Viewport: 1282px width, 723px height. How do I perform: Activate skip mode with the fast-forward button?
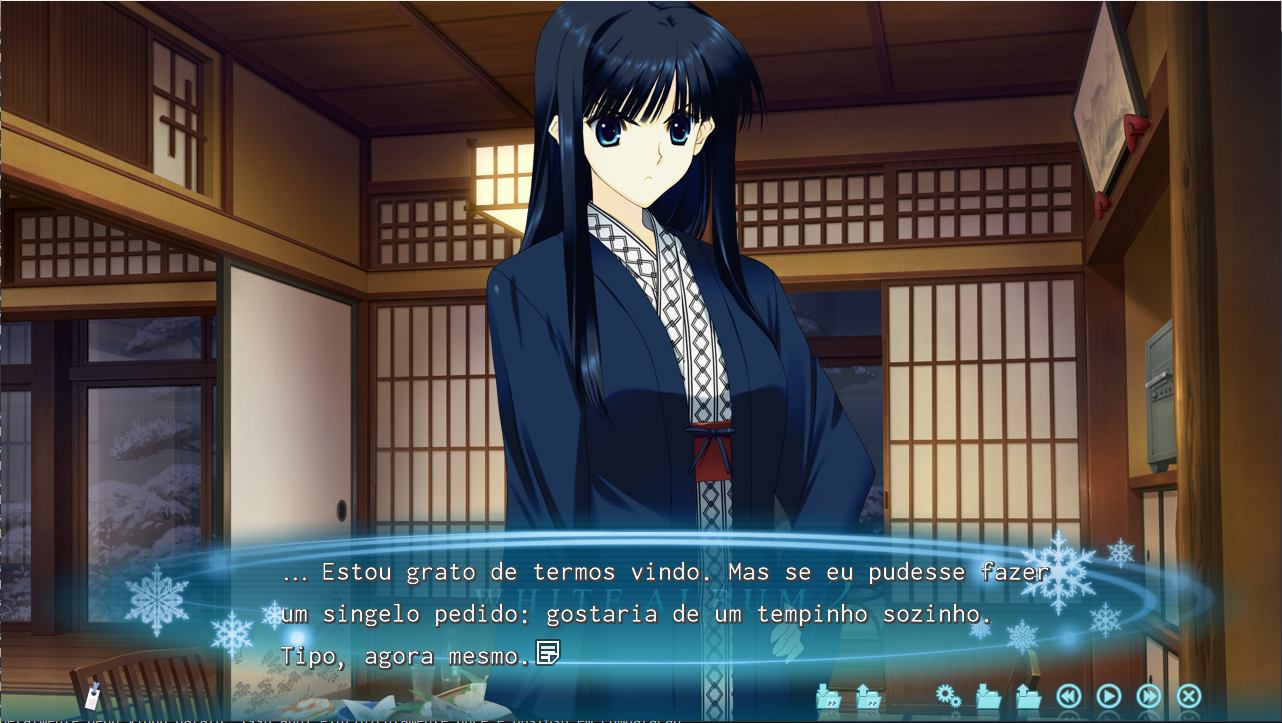coord(1147,695)
